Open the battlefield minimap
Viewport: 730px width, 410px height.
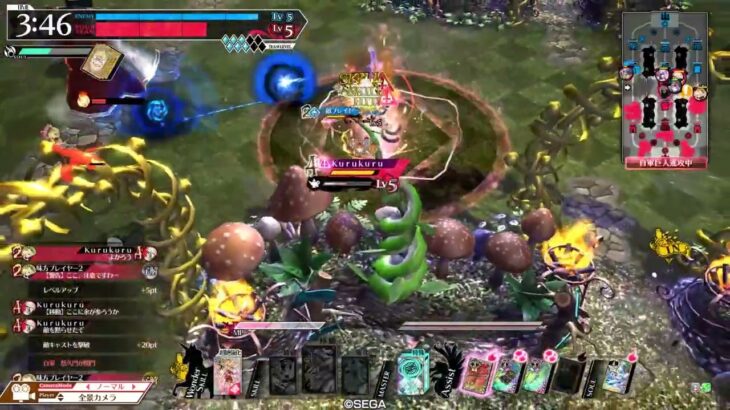[x=664, y=88]
